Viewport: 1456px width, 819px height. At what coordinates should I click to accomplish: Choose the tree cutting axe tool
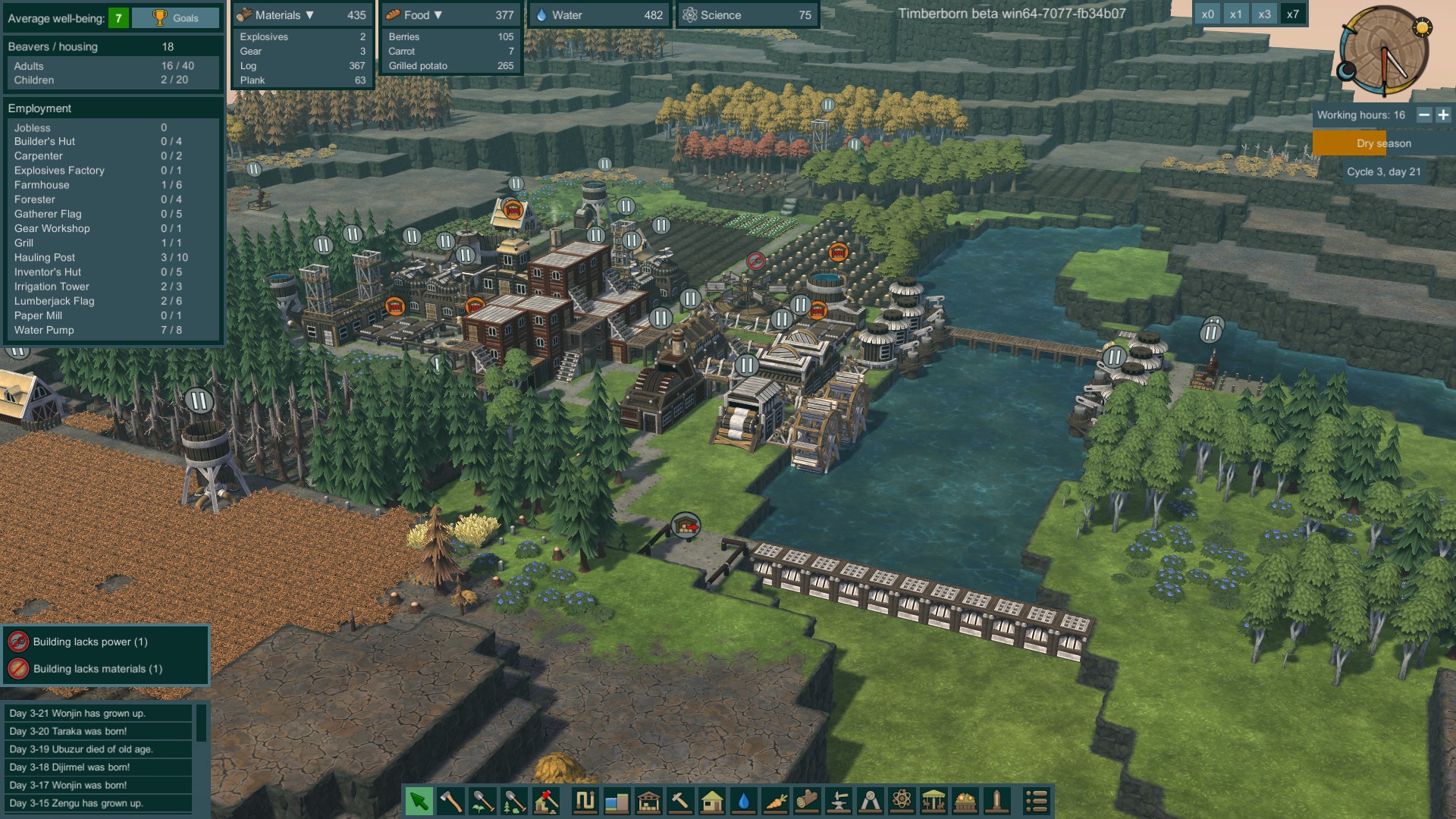click(x=450, y=801)
